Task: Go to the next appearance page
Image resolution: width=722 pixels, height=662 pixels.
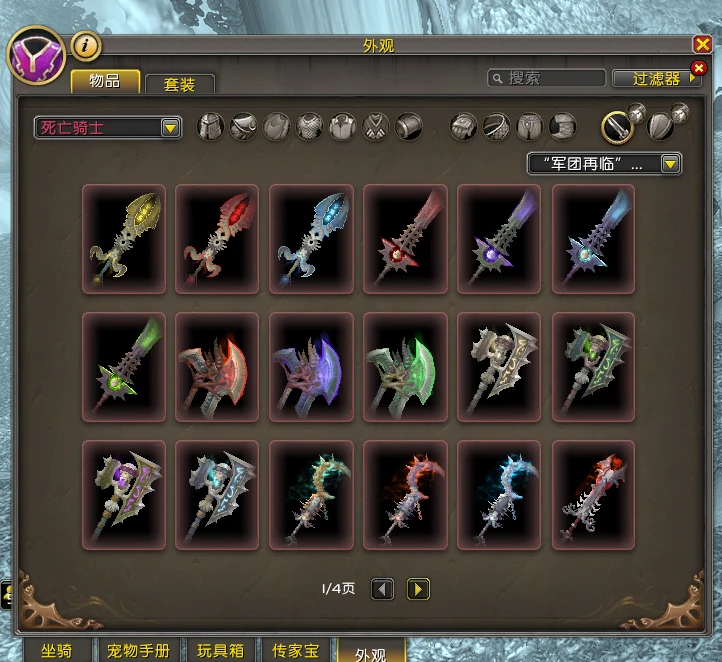Action: pyautogui.click(x=418, y=589)
